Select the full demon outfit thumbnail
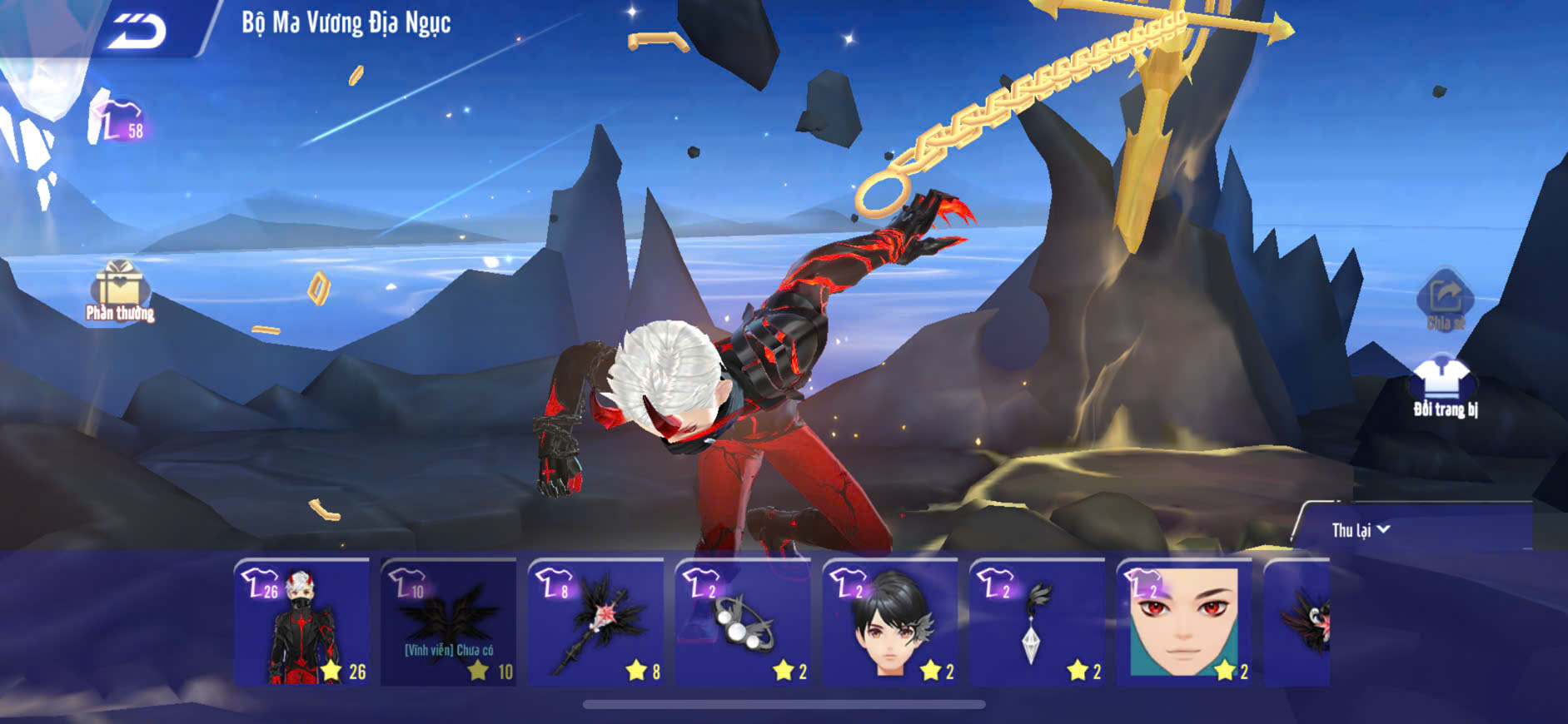Image resolution: width=1568 pixels, height=724 pixels. [301, 622]
